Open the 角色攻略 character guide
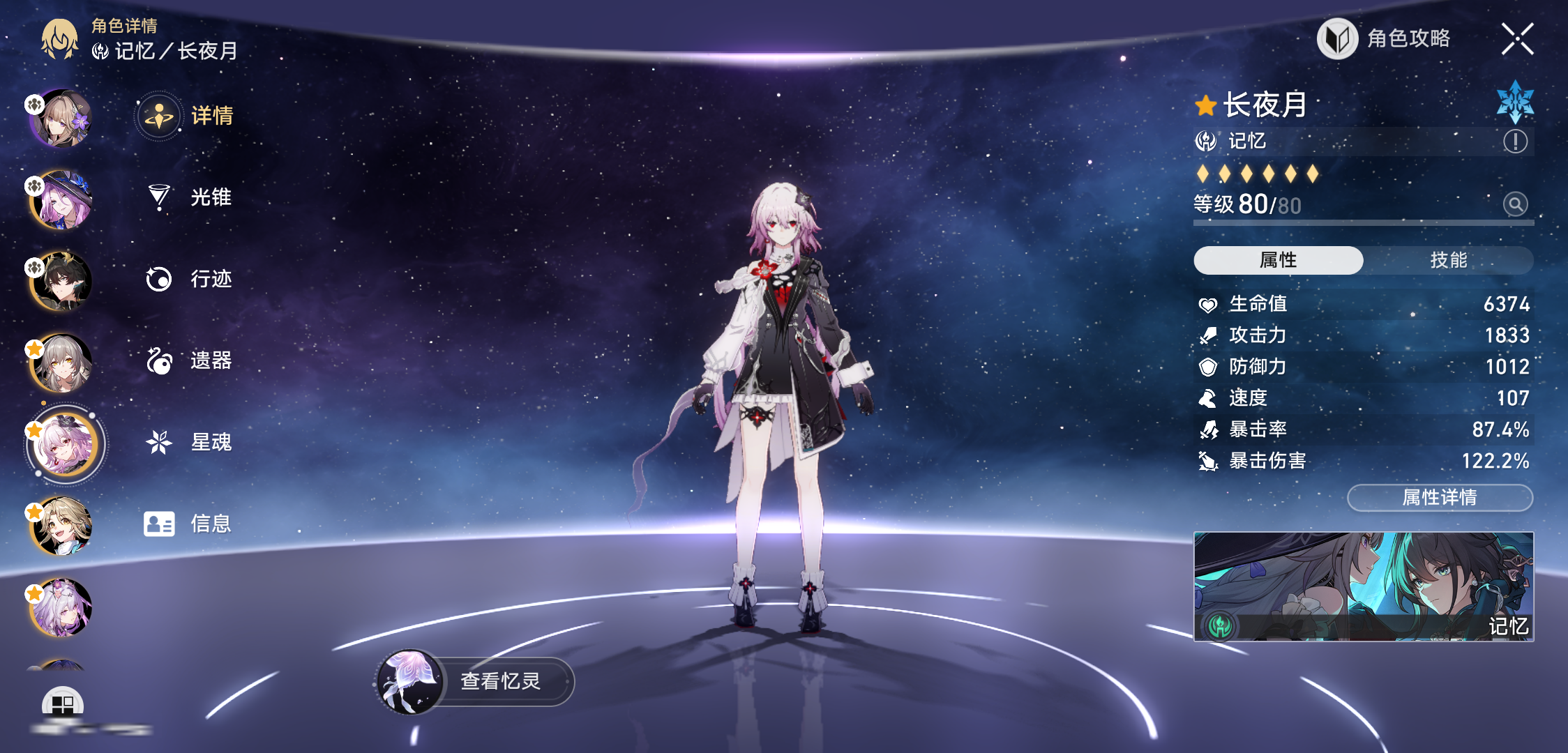1568x753 pixels. point(1385,38)
